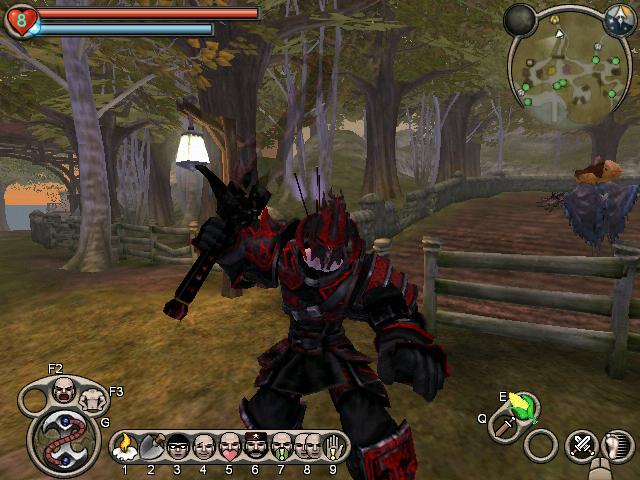Select the dark moon orb beside minimap
Viewport: 640px width, 480px height.
tap(519, 19)
